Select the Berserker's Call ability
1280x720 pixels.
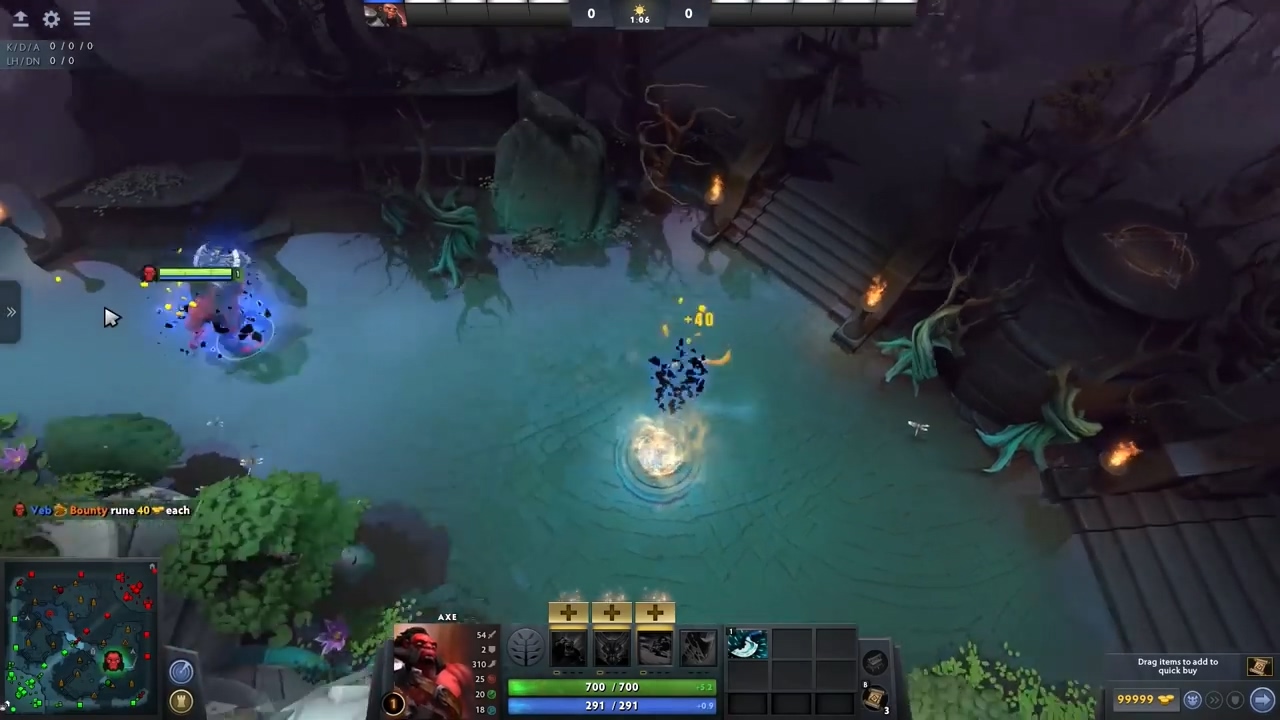pyautogui.click(x=568, y=648)
